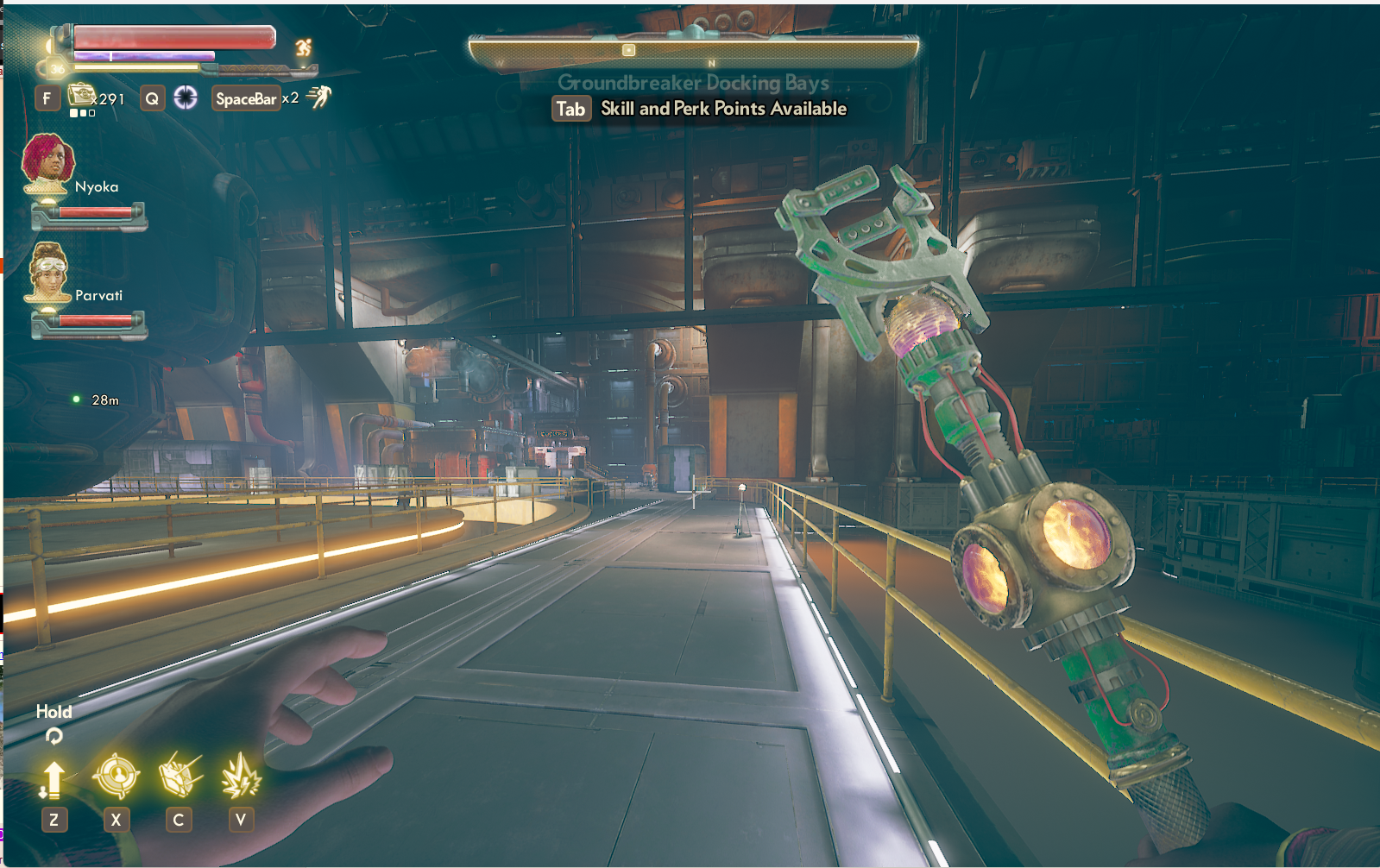The width and height of the screenshot is (1380, 868).
Task: Activate the Tactical Time Dilation crosshair icon
Action: tap(186, 97)
